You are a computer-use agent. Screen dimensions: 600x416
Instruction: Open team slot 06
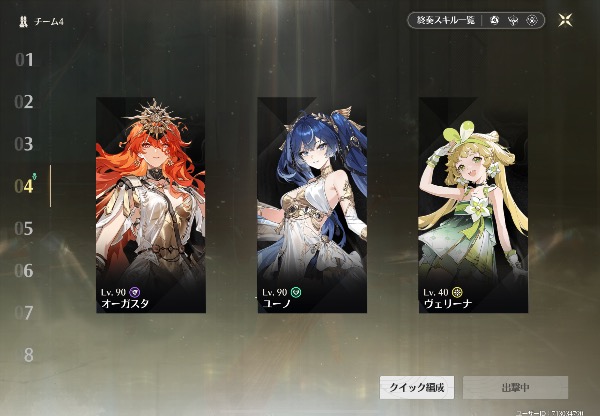(x=25, y=270)
